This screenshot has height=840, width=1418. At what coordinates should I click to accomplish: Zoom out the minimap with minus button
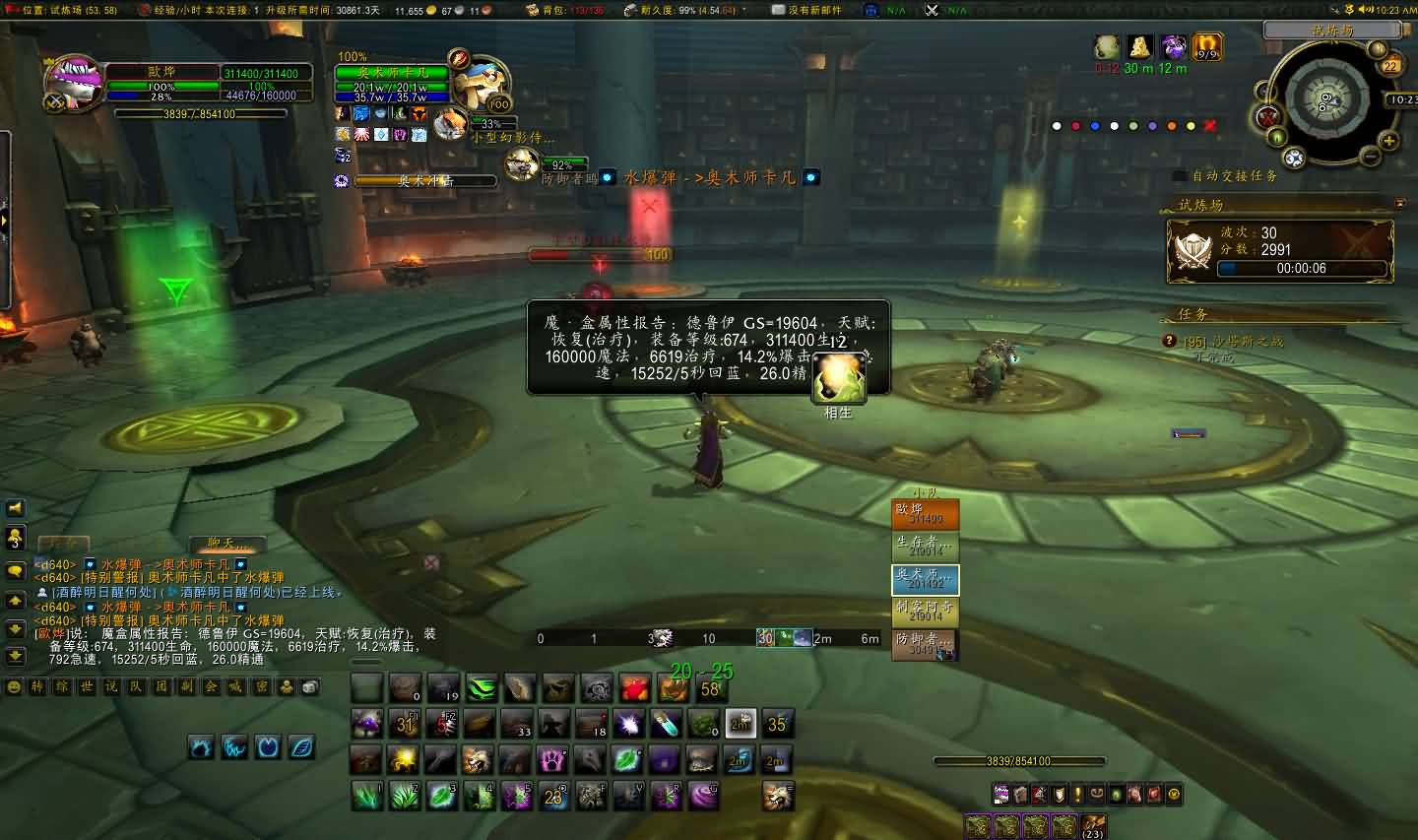(1370, 156)
